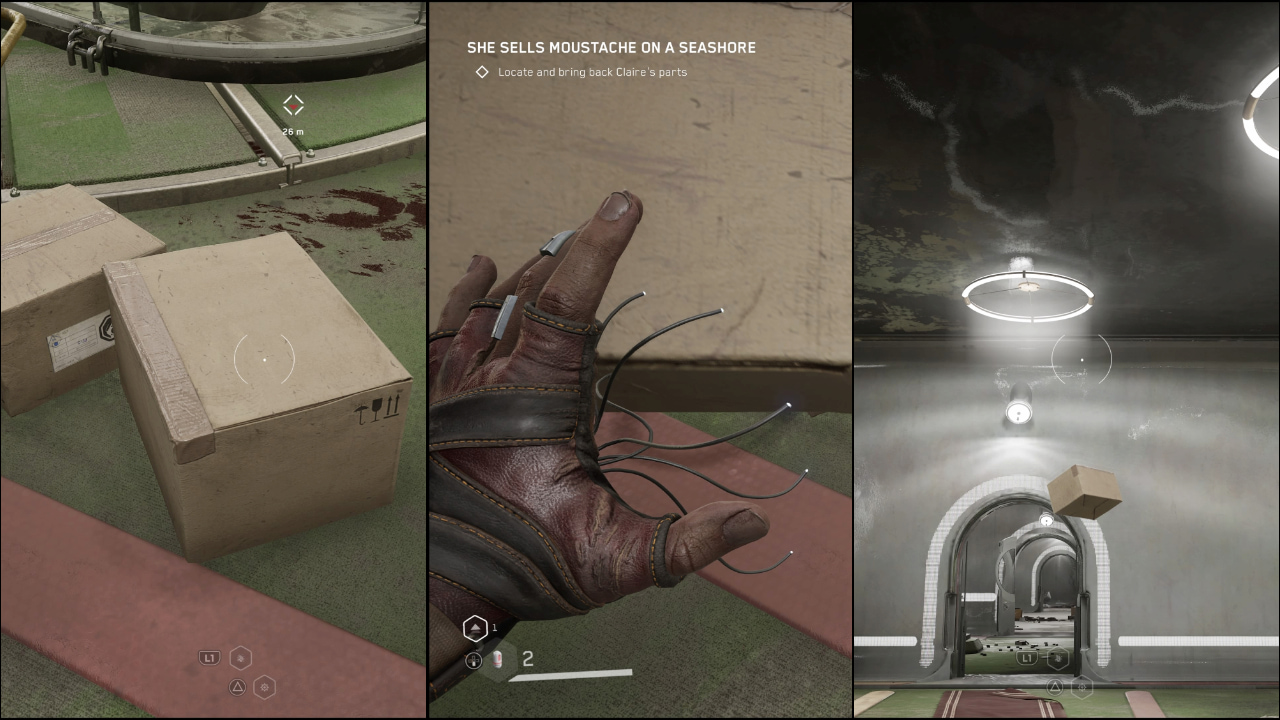Click the gear hexagon icon in the right panel

(1082, 688)
